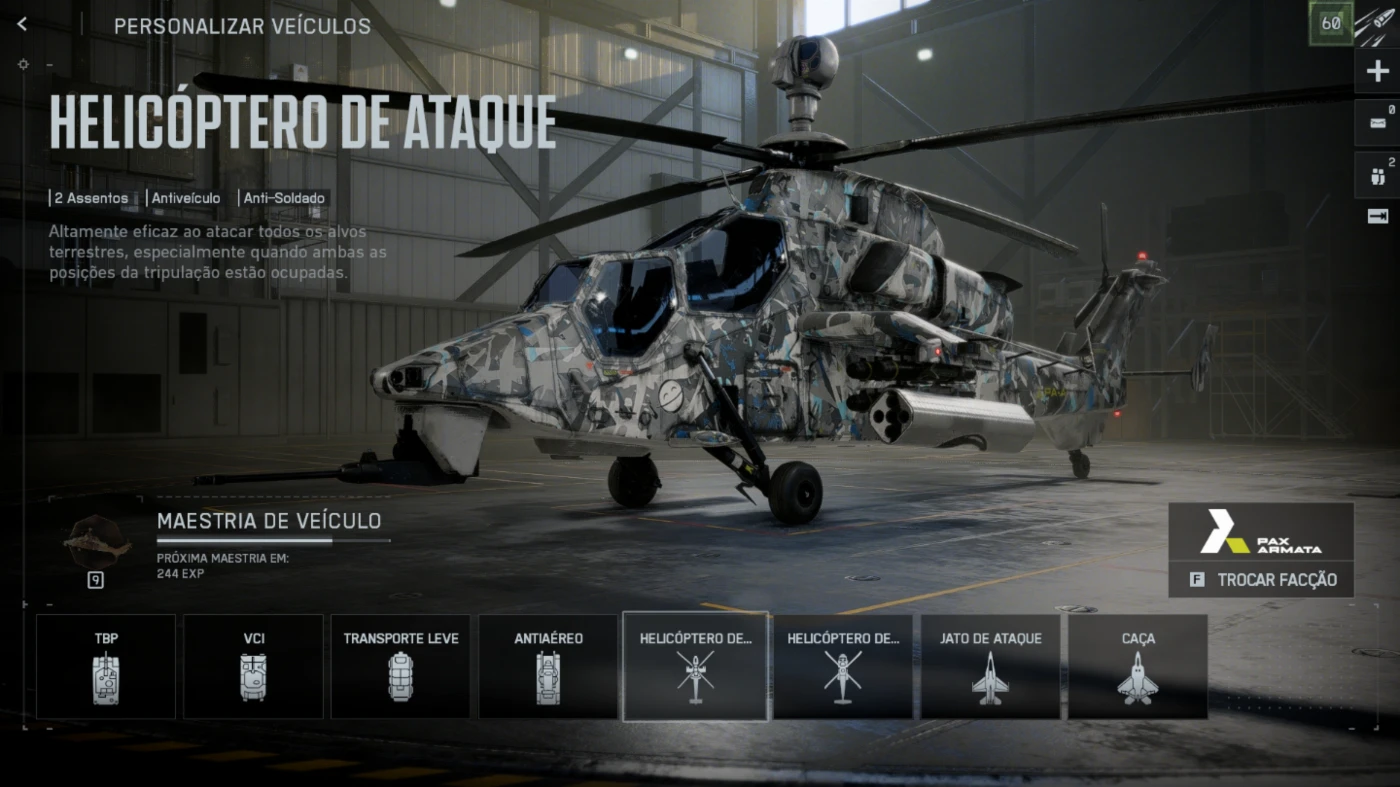This screenshot has height=787, width=1400.
Task: Click the plus icon in the side panel
Action: click(x=1377, y=72)
